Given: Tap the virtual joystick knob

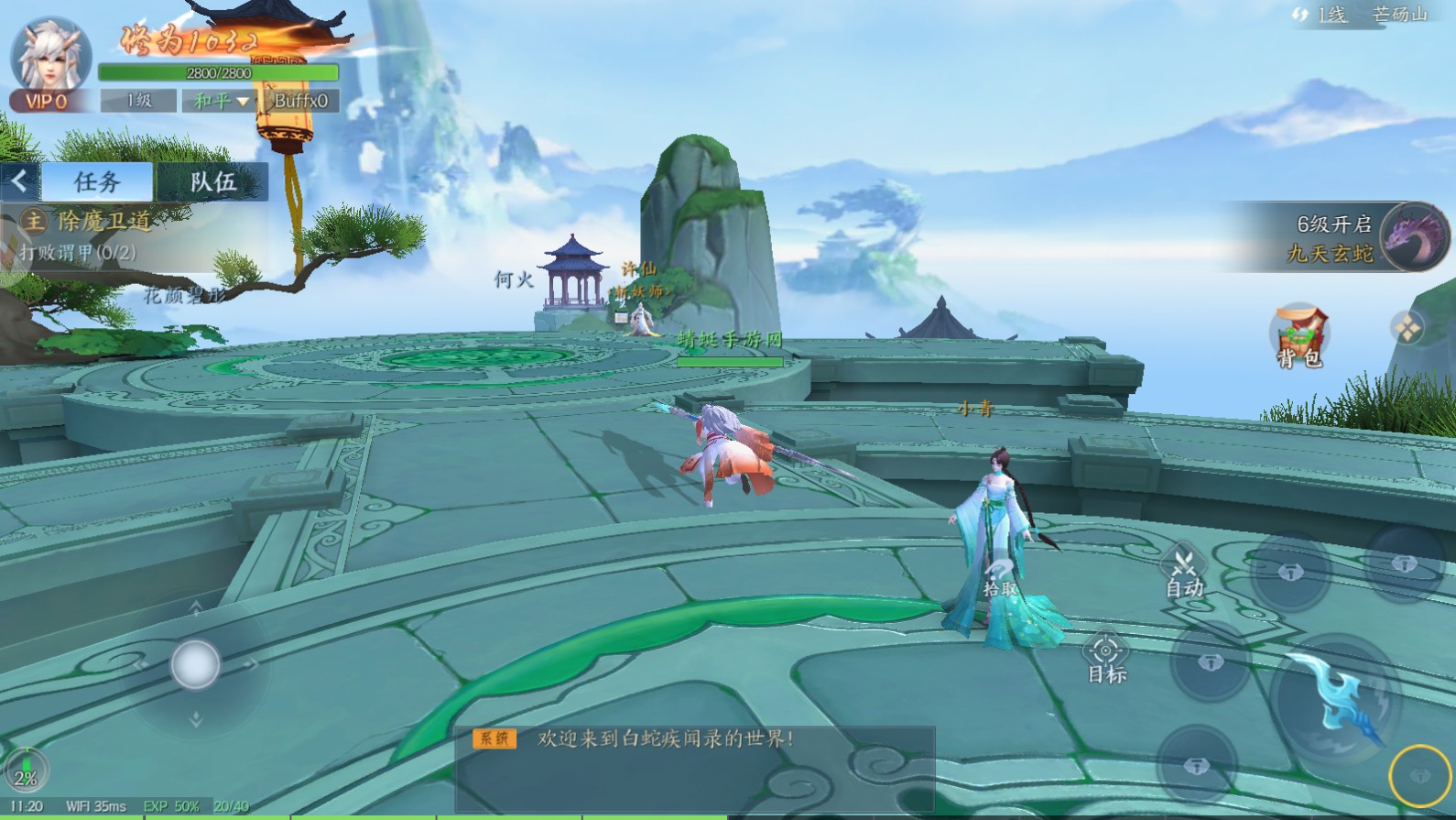Looking at the screenshot, I should (195, 664).
